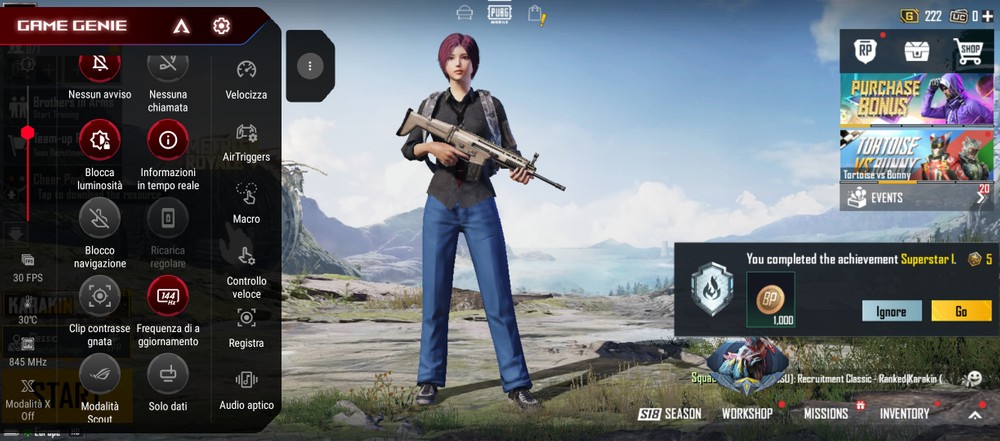Open the Workshop tab
Image resolution: width=1000 pixels, height=441 pixels.
747,413
